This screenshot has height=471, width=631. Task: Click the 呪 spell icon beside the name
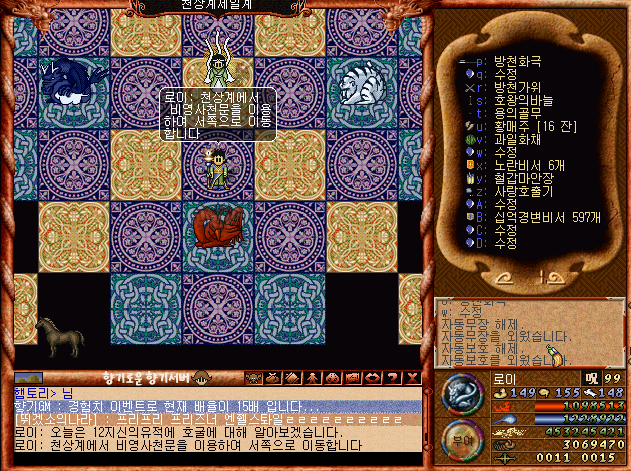591,376
